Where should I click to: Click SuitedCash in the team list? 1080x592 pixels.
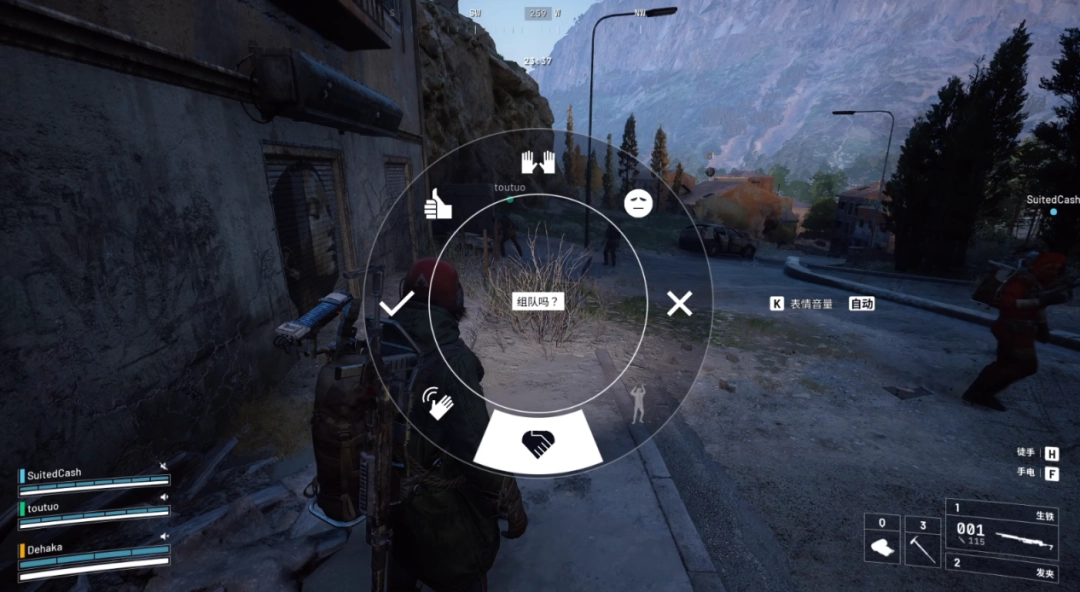click(54, 473)
